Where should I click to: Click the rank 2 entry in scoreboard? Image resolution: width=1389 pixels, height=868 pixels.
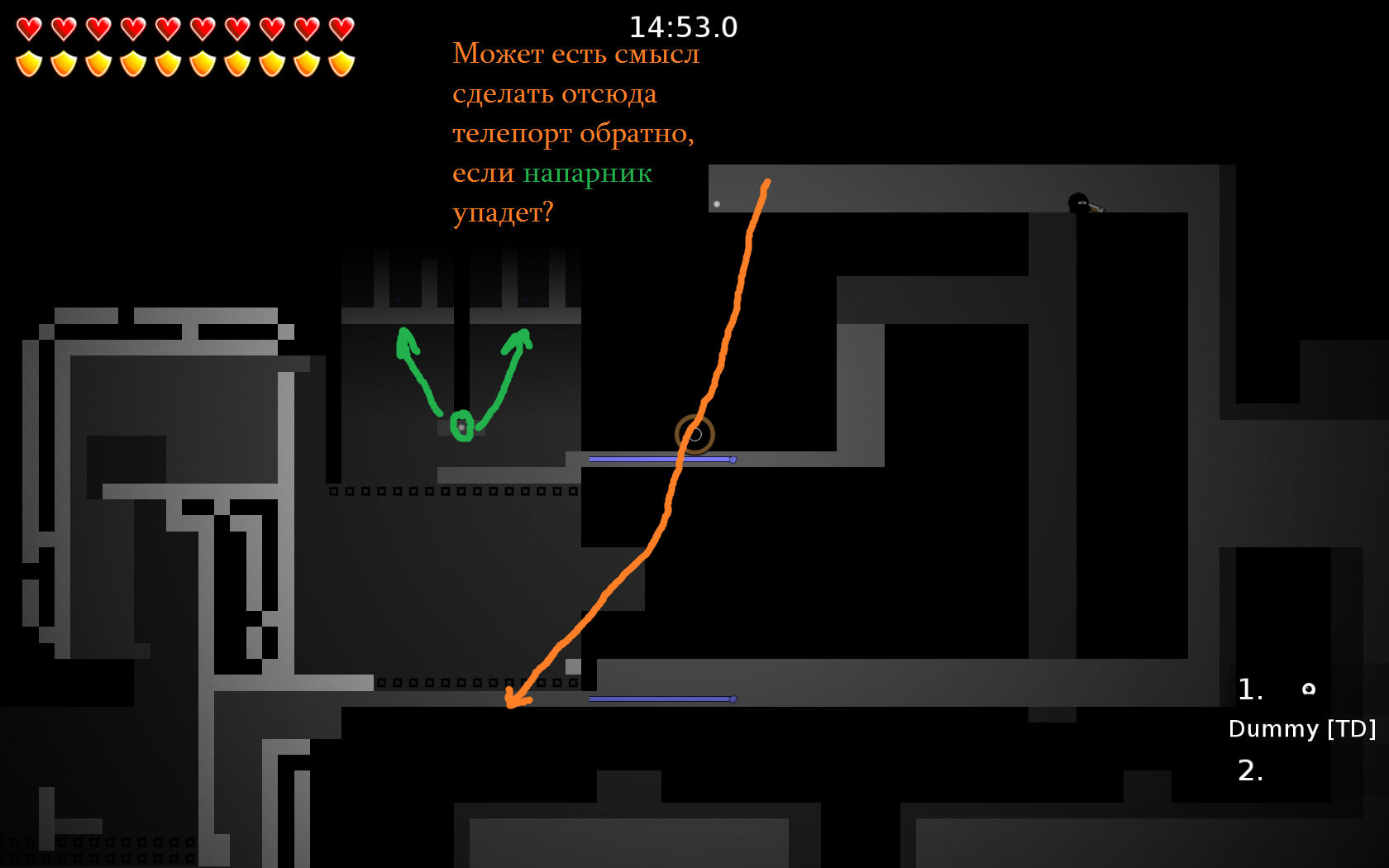pos(1250,772)
